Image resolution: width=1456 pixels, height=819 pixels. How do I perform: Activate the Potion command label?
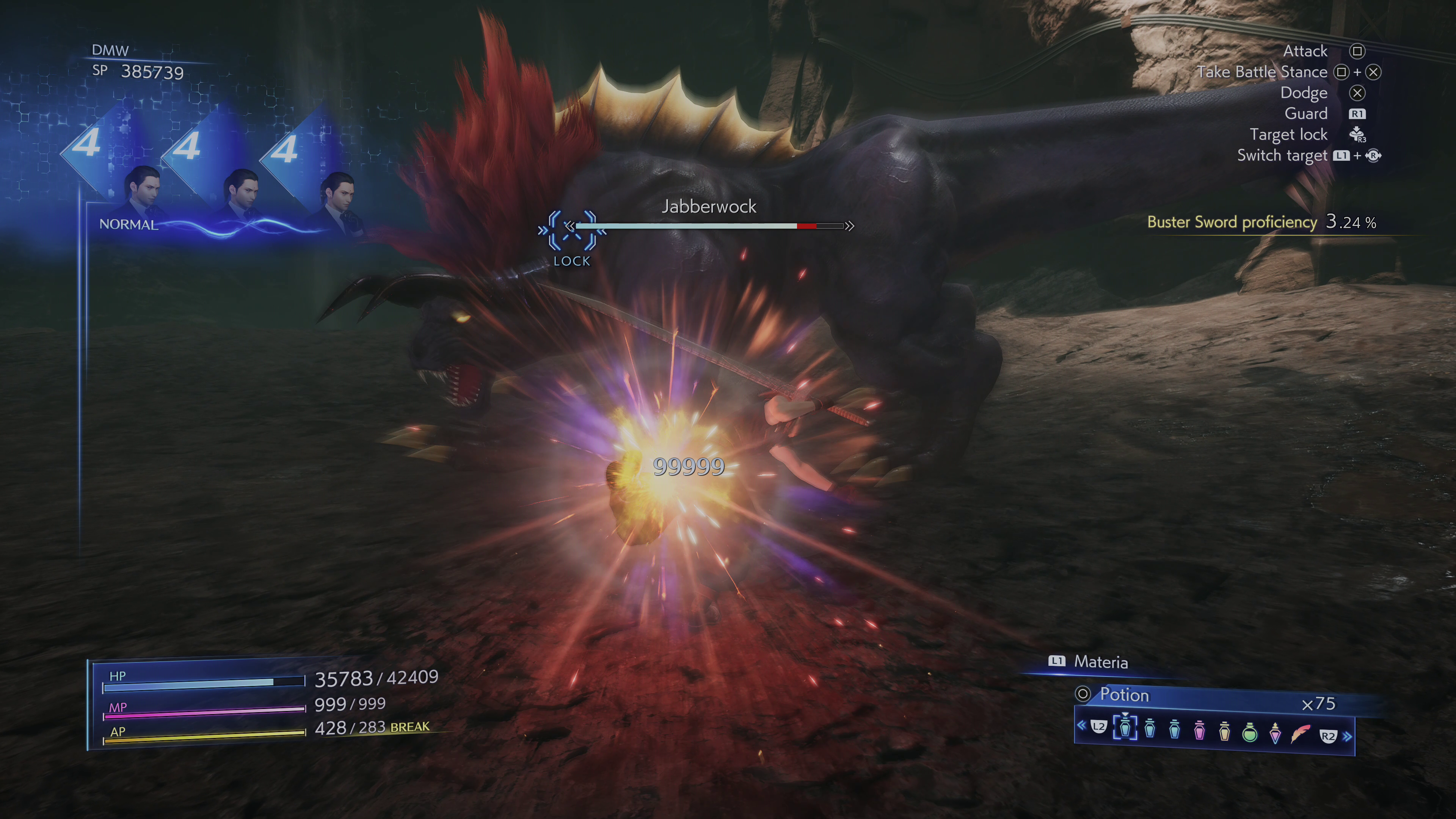click(x=1123, y=695)
